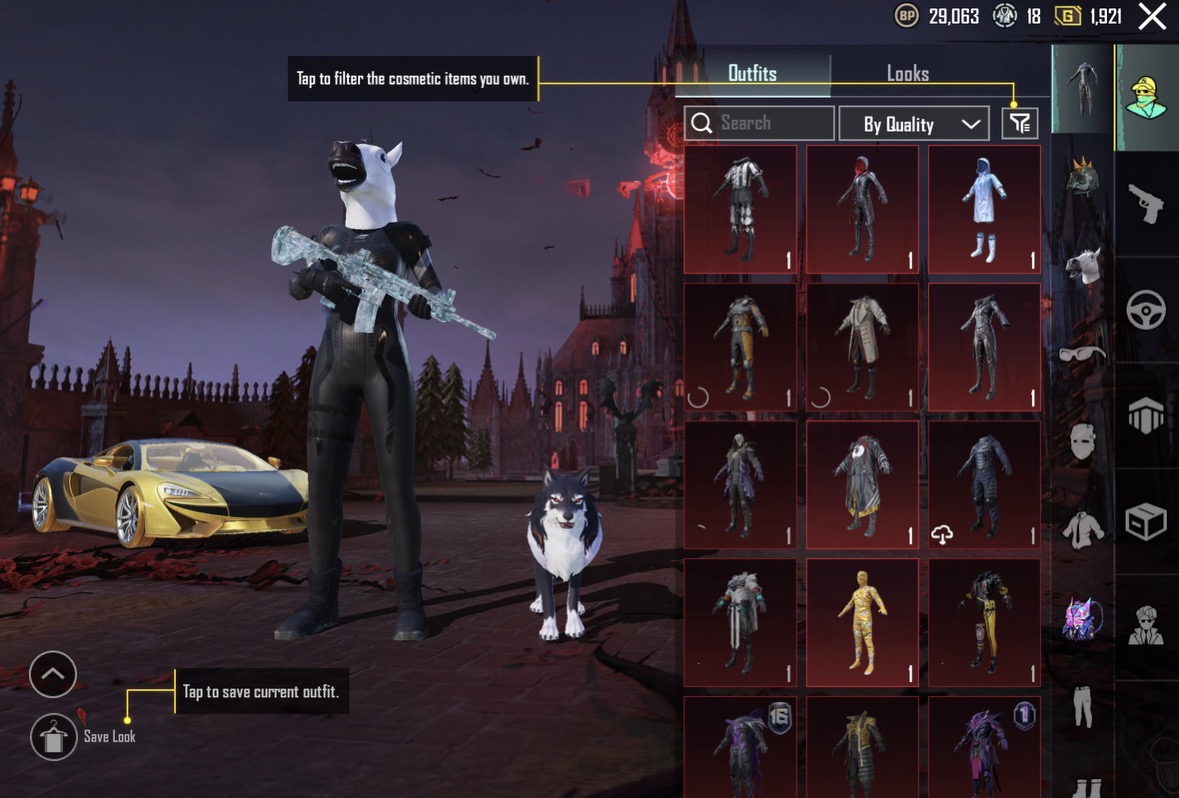The height and width of the screenshot is (798, 1179).
Task: Select the white face mask category
Action: pyautogui.click(x=1083, y=440)
